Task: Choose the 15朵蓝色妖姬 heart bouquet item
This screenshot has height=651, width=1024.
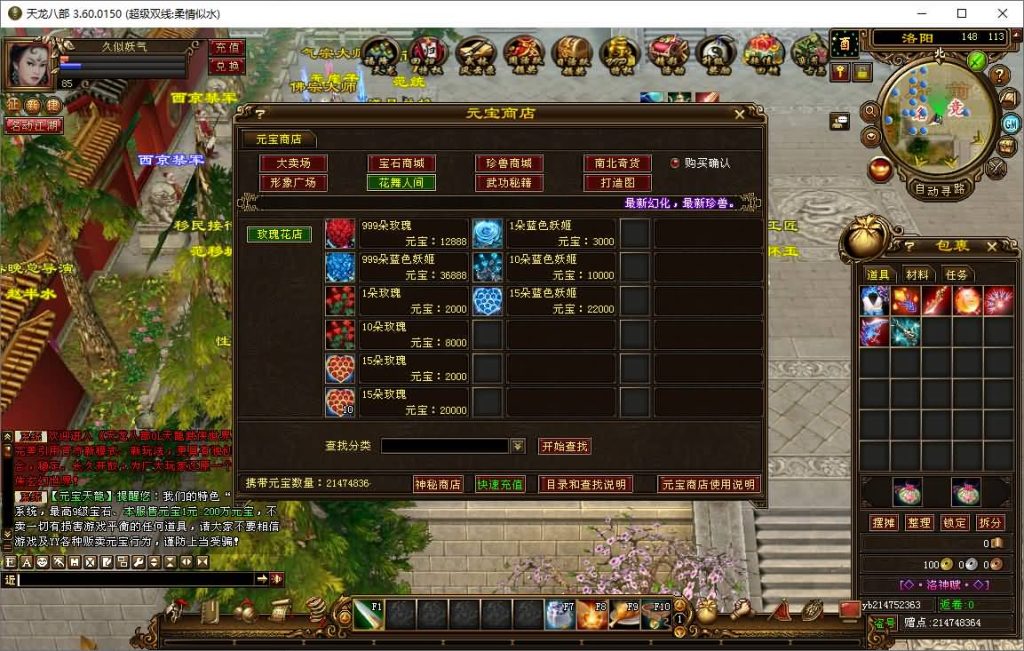Action: 488,301
